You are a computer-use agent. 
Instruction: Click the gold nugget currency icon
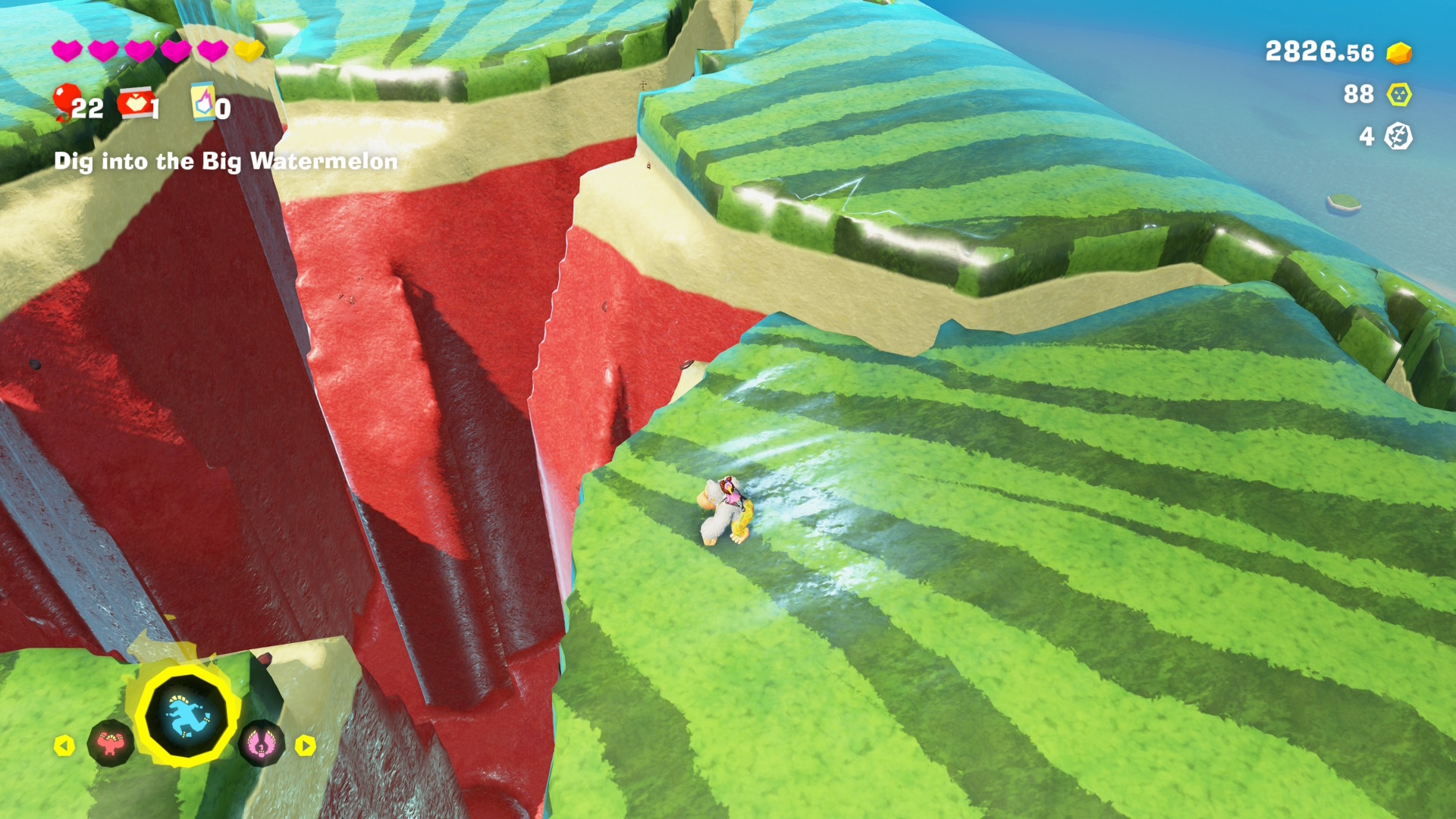[x=1398, y=53]
